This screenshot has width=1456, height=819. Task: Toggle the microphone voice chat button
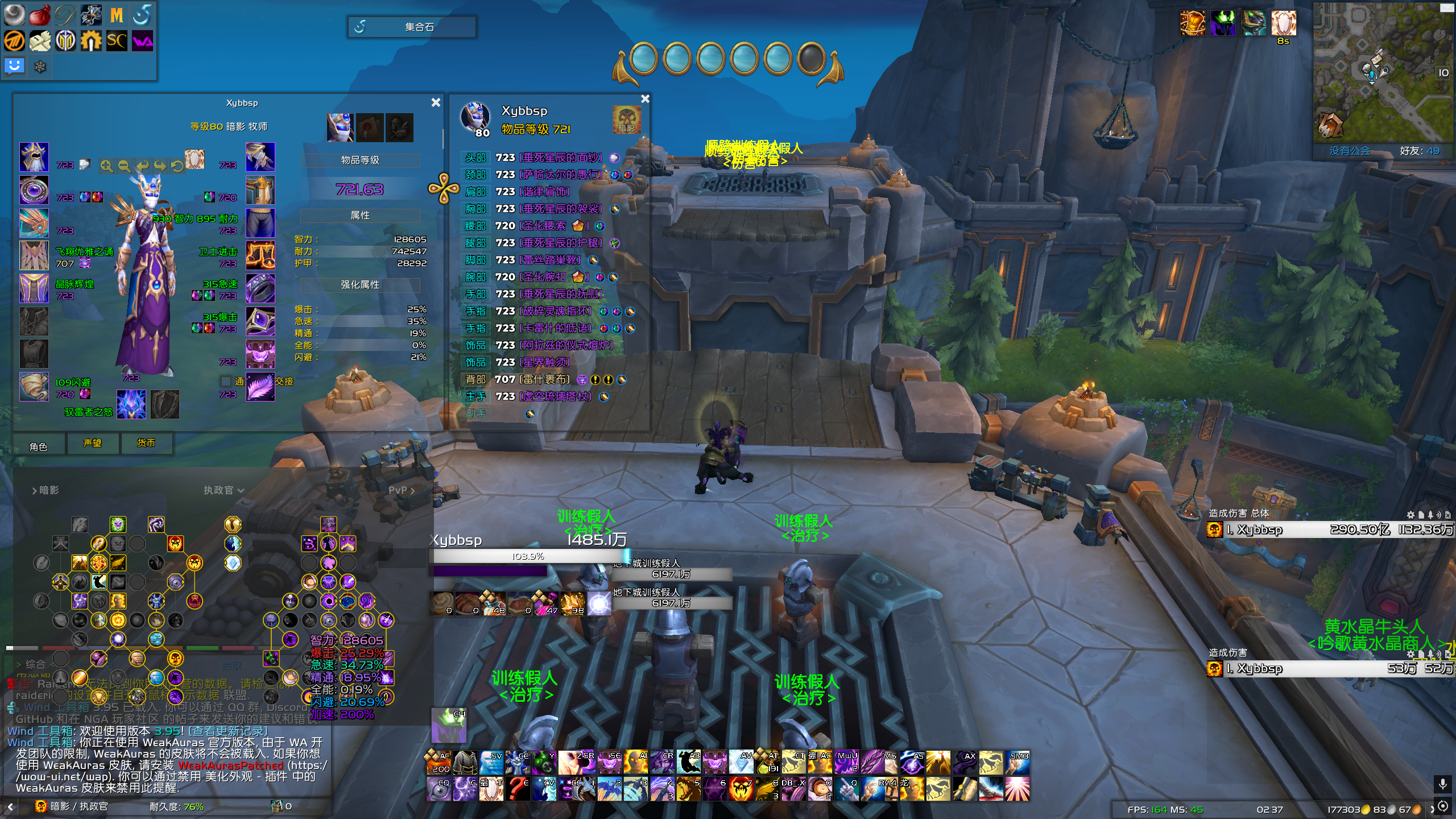tap(1443, 785)
